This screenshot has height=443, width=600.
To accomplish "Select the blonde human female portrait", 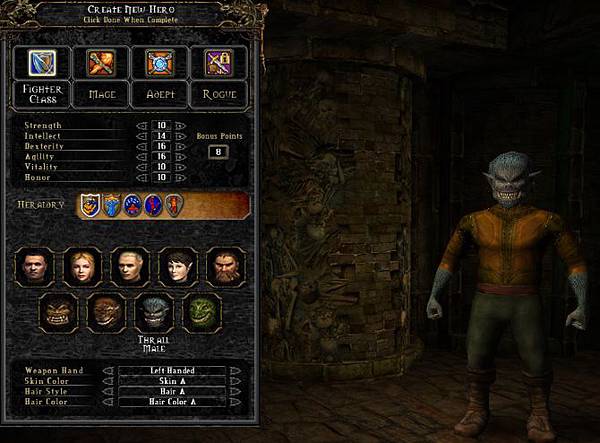I will coord(81,266).
